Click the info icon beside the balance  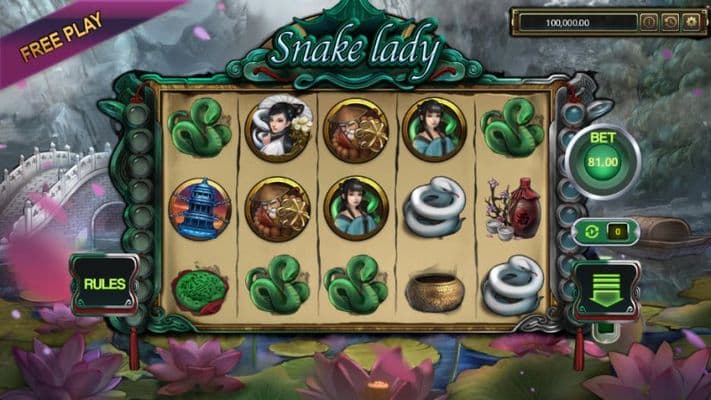coord(647,21)
